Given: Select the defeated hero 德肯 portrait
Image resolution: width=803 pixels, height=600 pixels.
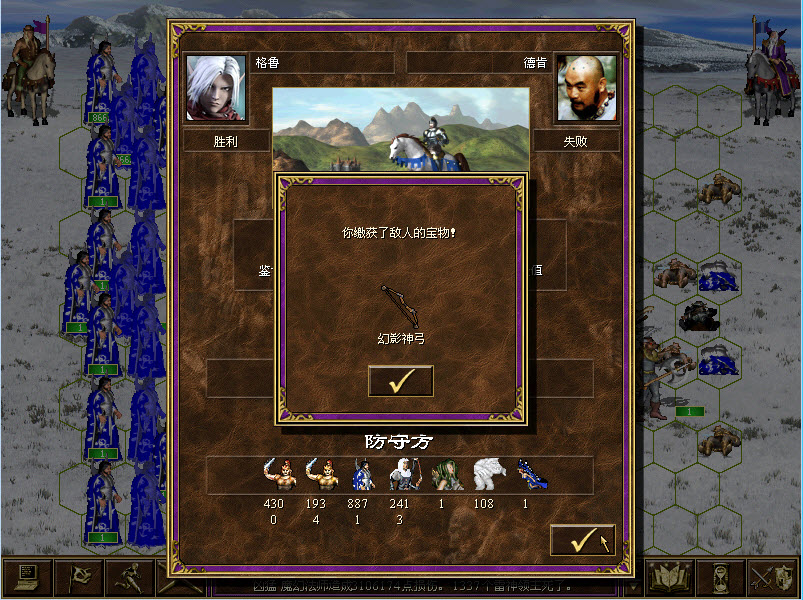Looking at the screenshot, I should (x=585, y=88).
